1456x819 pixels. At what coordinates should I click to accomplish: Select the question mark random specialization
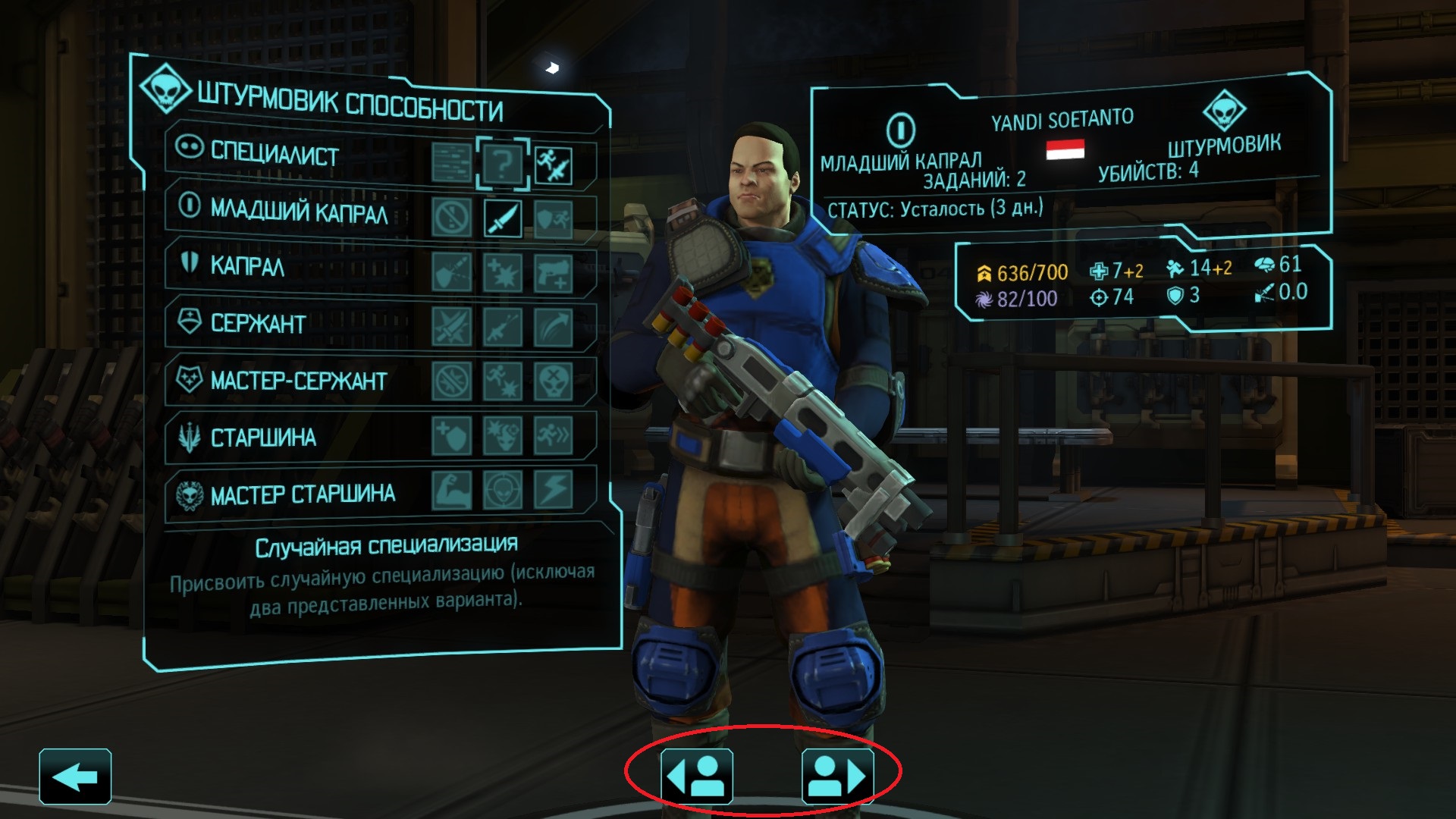[503, 163]
